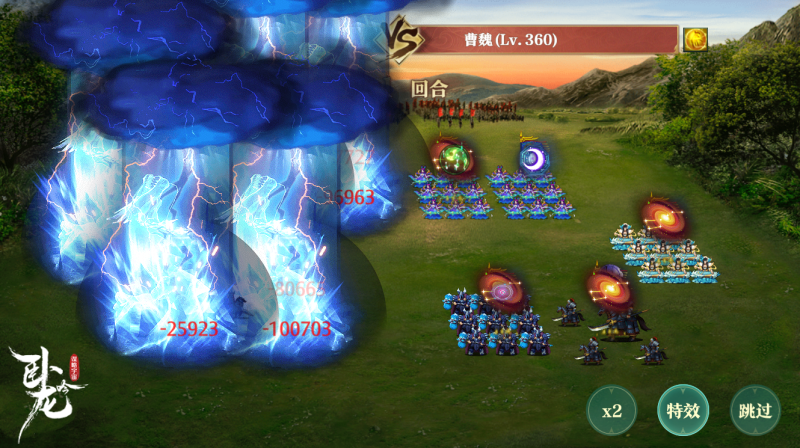Viewport: 800px width, 448px height.
Task: Toggle the x2 battle speed button
Action: click(612, 411)
